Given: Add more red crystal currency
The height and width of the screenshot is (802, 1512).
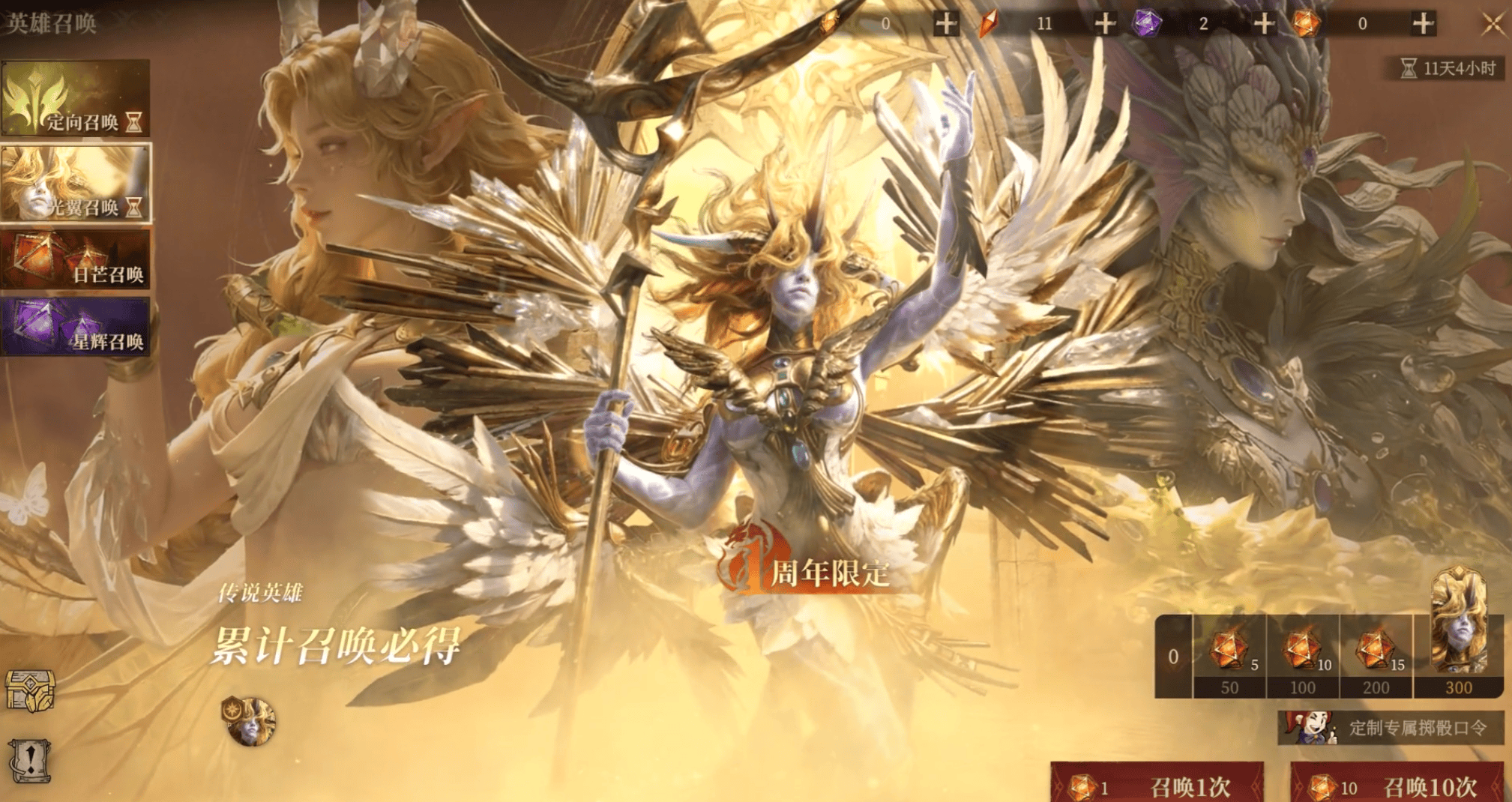Looking at the screenshot, I should point(1105,24).
